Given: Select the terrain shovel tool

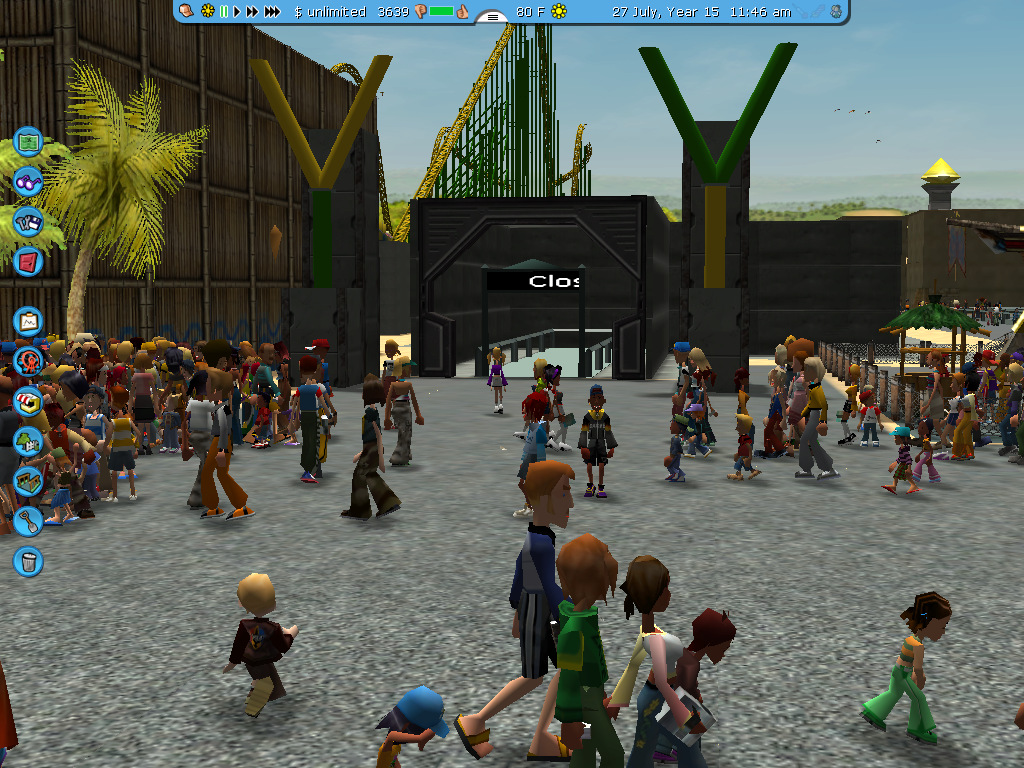Looking at the screenshot, I should pos(28,521).
